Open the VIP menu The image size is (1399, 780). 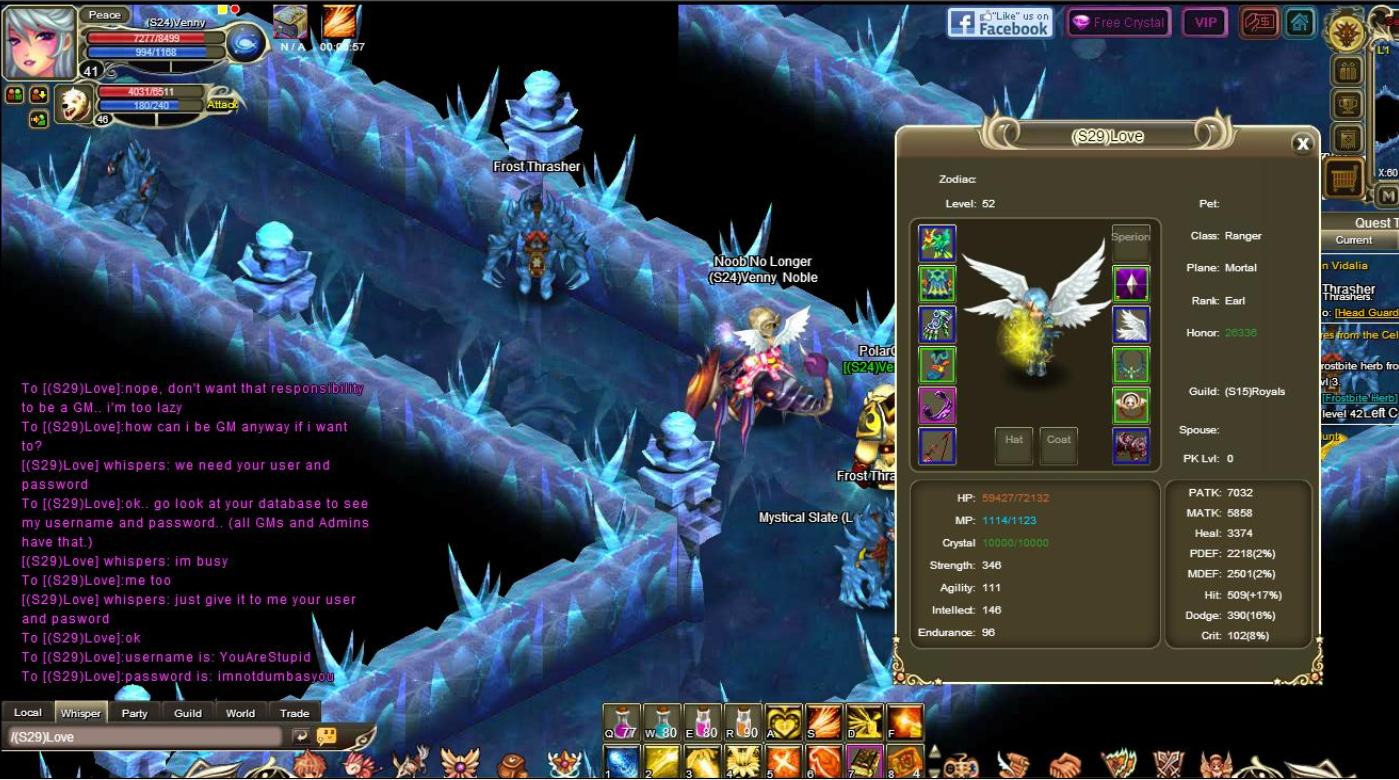point(1205,23)
